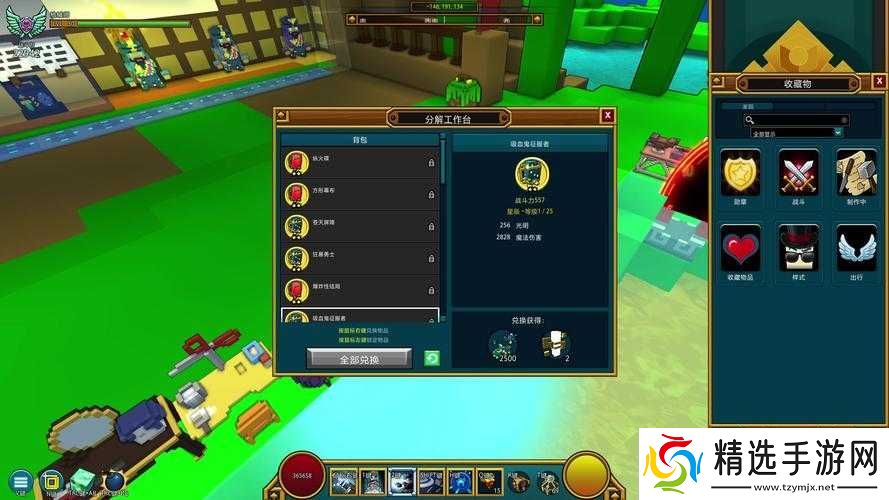Open the 勋章 badge category

tap(740, 173)
